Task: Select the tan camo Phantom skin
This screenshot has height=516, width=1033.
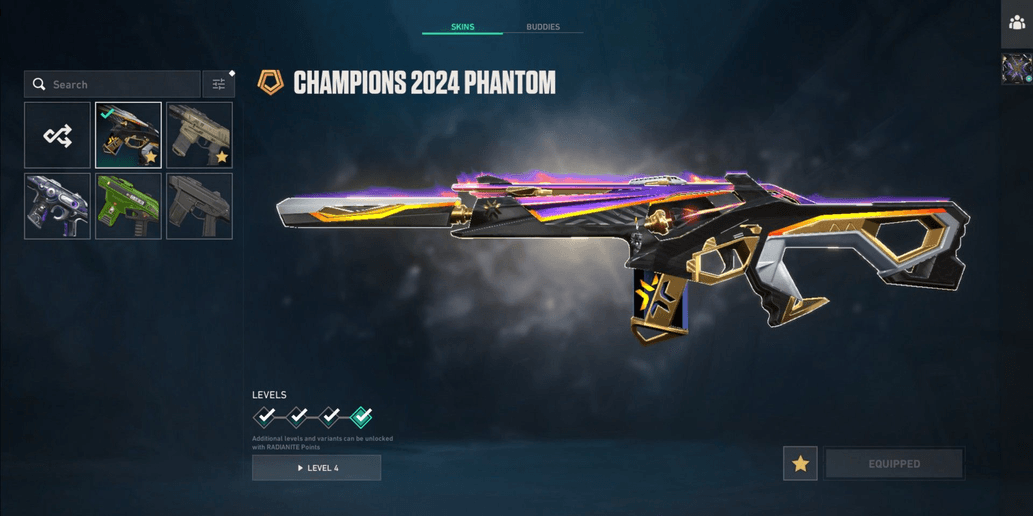Action: point(199,135)
